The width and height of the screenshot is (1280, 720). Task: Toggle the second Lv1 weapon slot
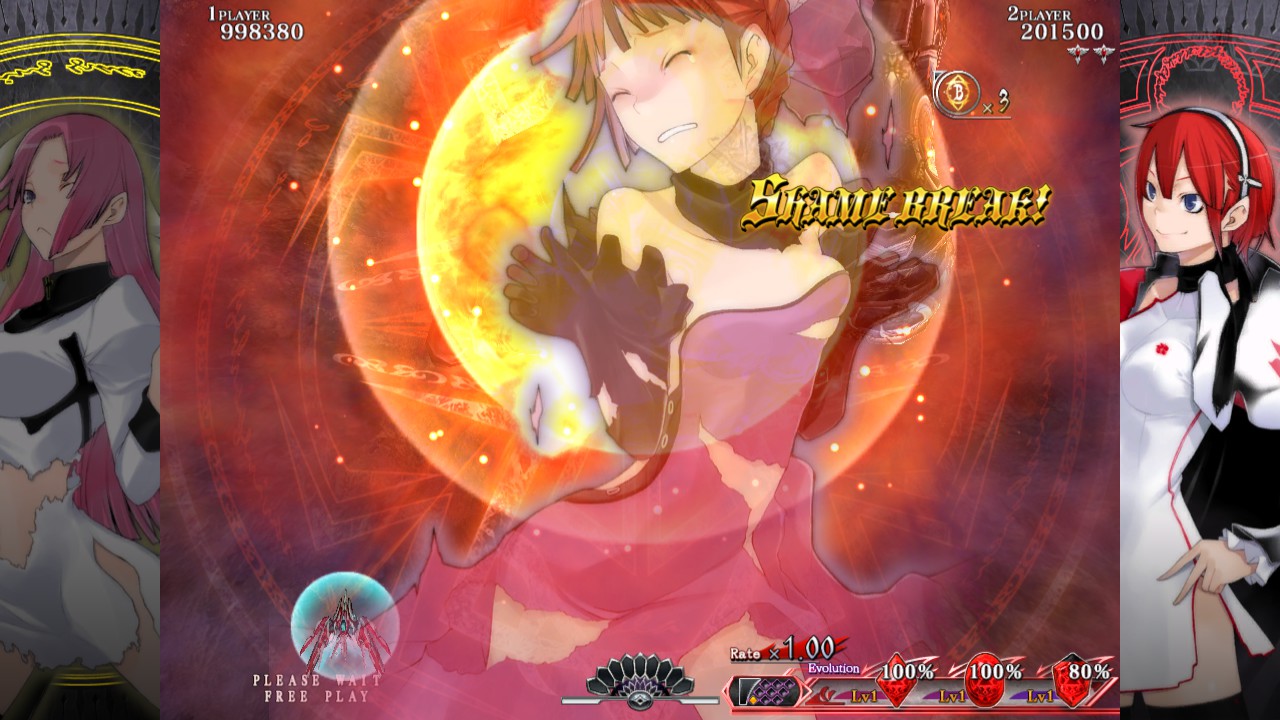coord(951,695)
